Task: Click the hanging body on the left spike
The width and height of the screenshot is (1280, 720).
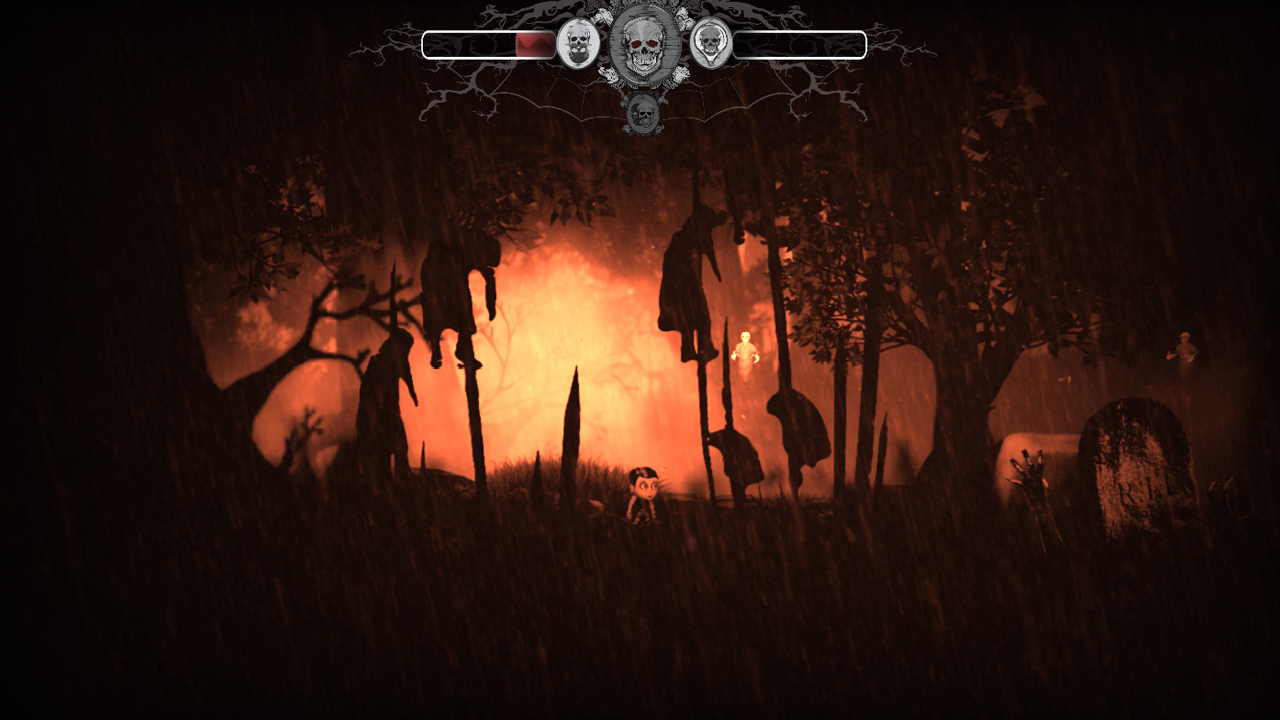Action: pyautogui.click(x=450, y=290)
